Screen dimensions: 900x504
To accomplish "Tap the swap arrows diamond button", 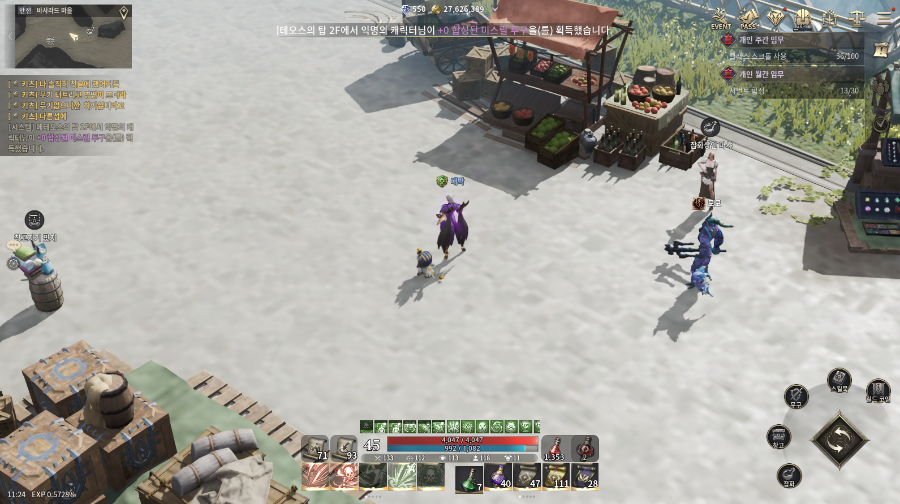I will 839,440.
